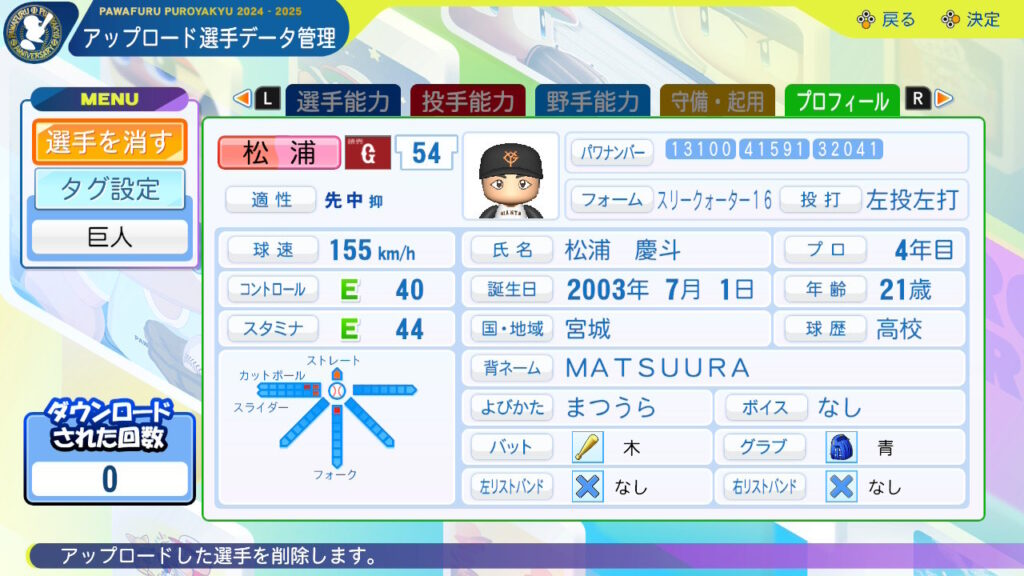Click the wooden bat icon
The image size is (1024, 576).
click(587, 447)
